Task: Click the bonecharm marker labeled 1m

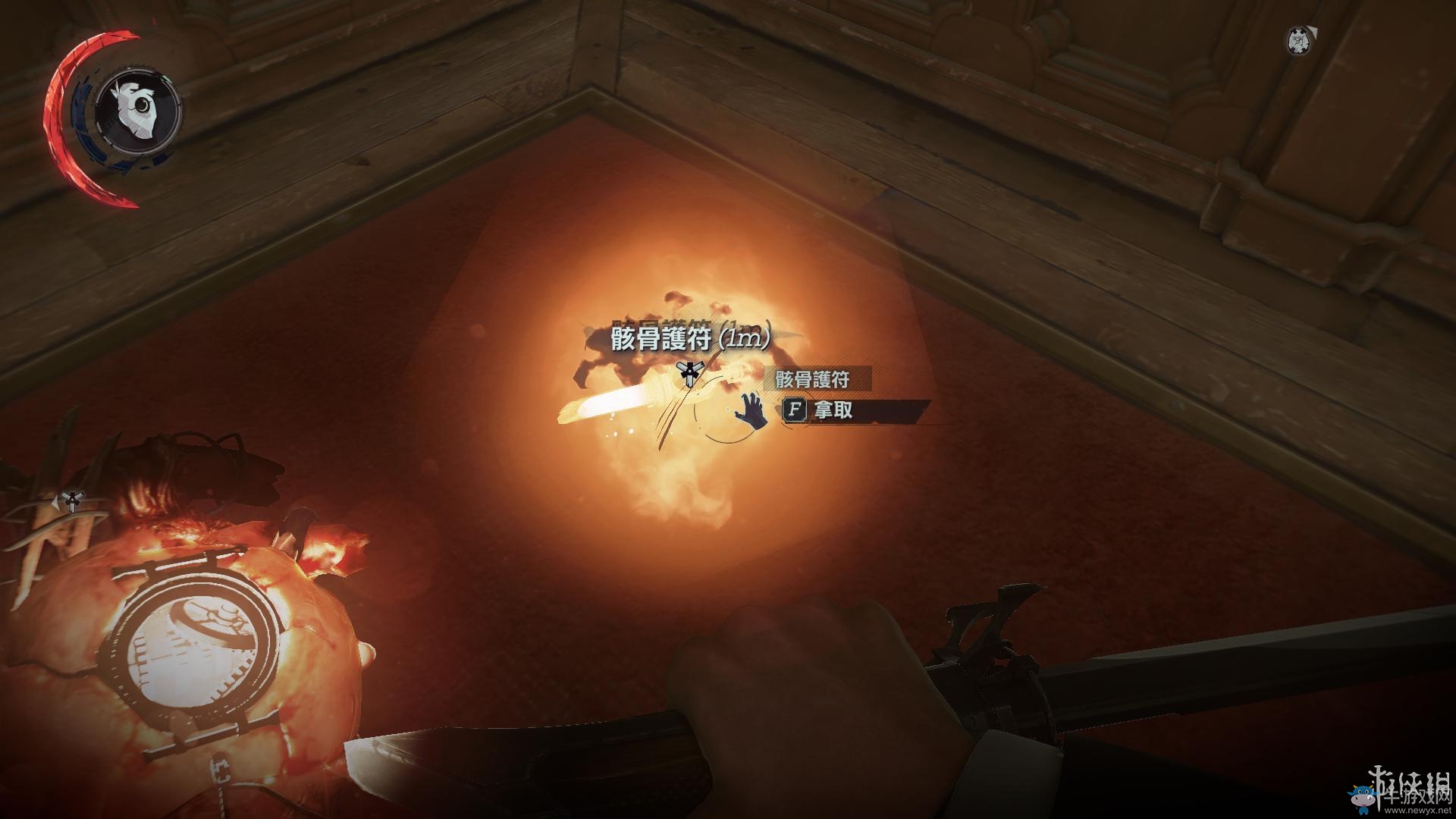Action: tap(689, 373)
